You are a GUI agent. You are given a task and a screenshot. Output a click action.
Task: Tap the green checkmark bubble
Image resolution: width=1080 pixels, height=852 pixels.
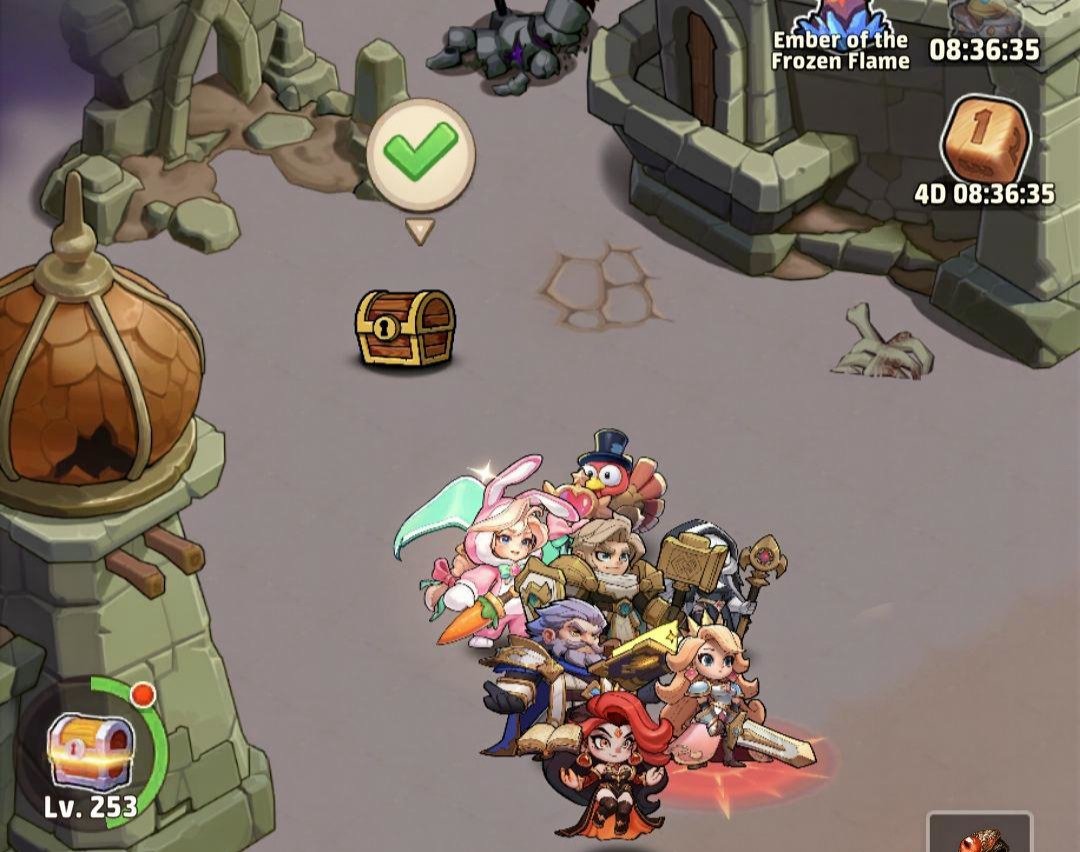pyautogui.click(x=420, y=154)
